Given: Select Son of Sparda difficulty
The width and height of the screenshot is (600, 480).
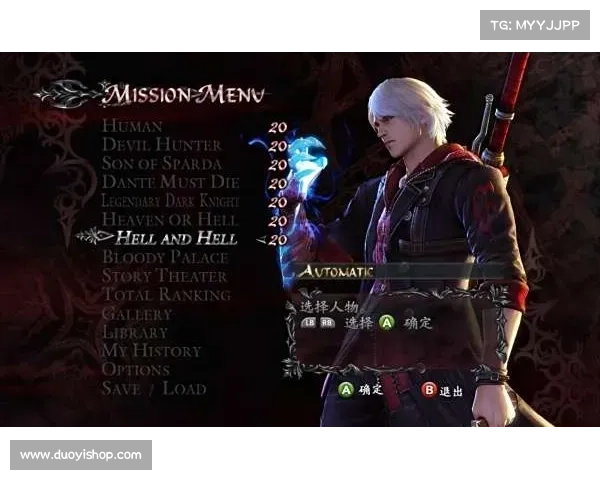Looking at the screenshot, I should (x=161, y=164).
